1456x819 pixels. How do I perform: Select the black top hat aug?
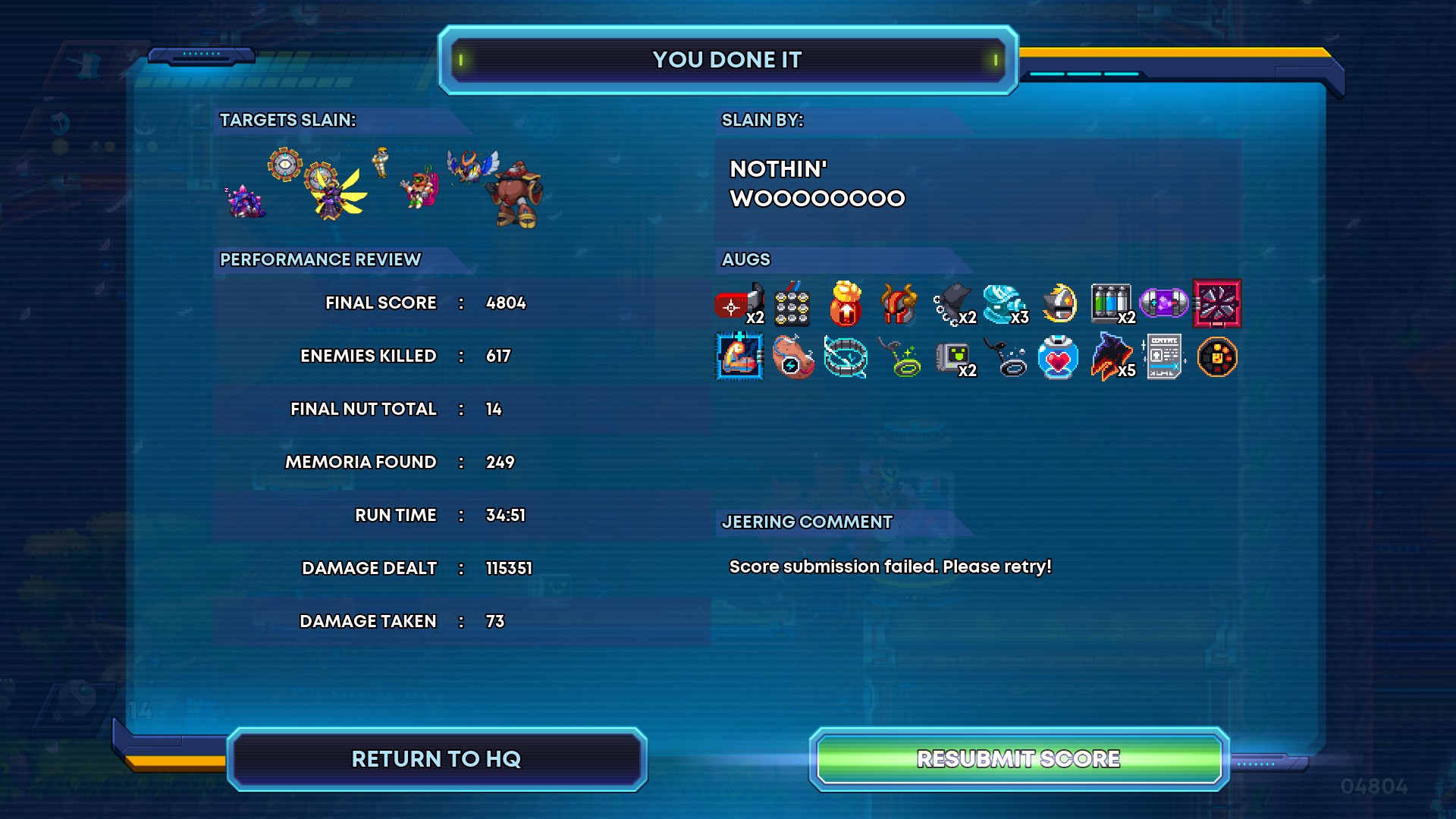[952, 304]
